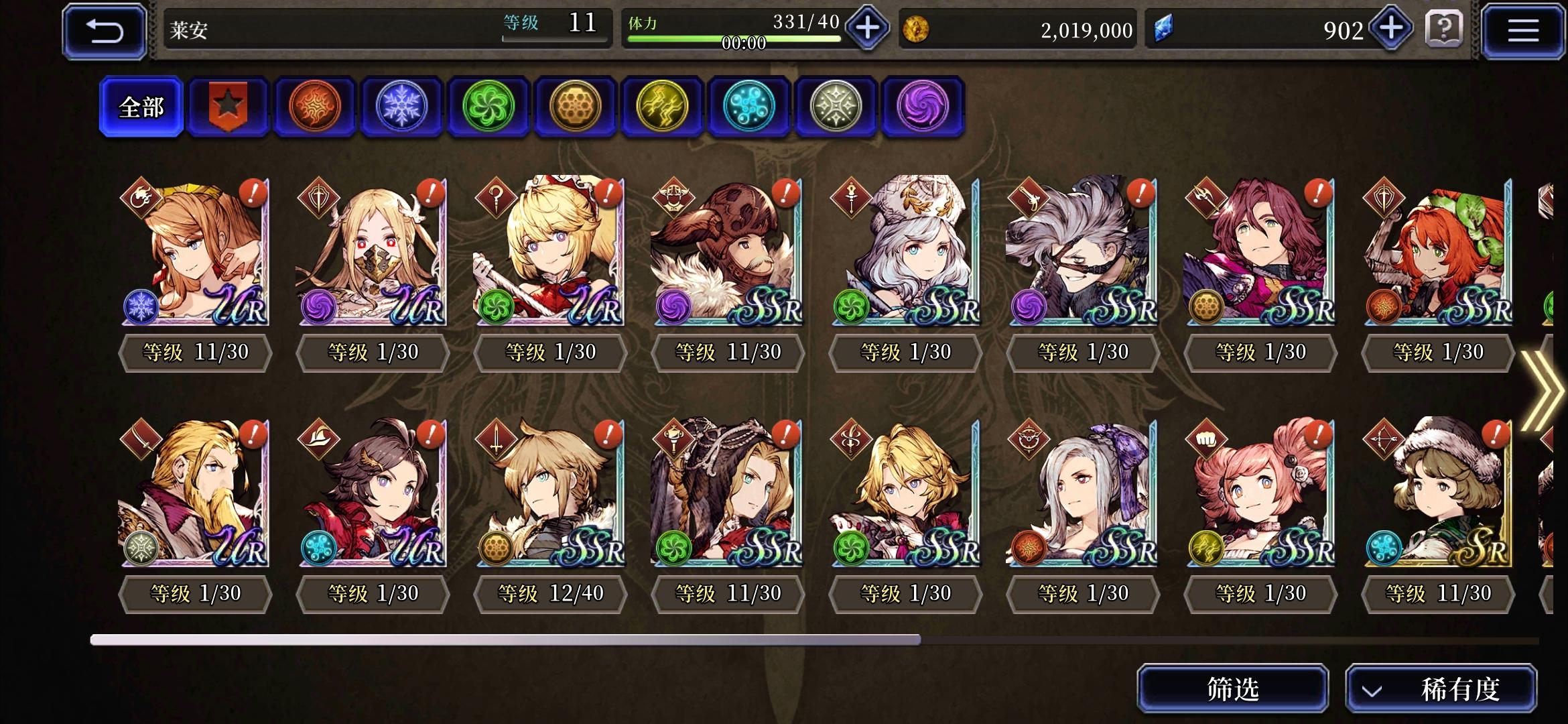The height and width of the screenshot is (724, 1568).
Task: Select the fire element filter icon
Action: (314, 107)
